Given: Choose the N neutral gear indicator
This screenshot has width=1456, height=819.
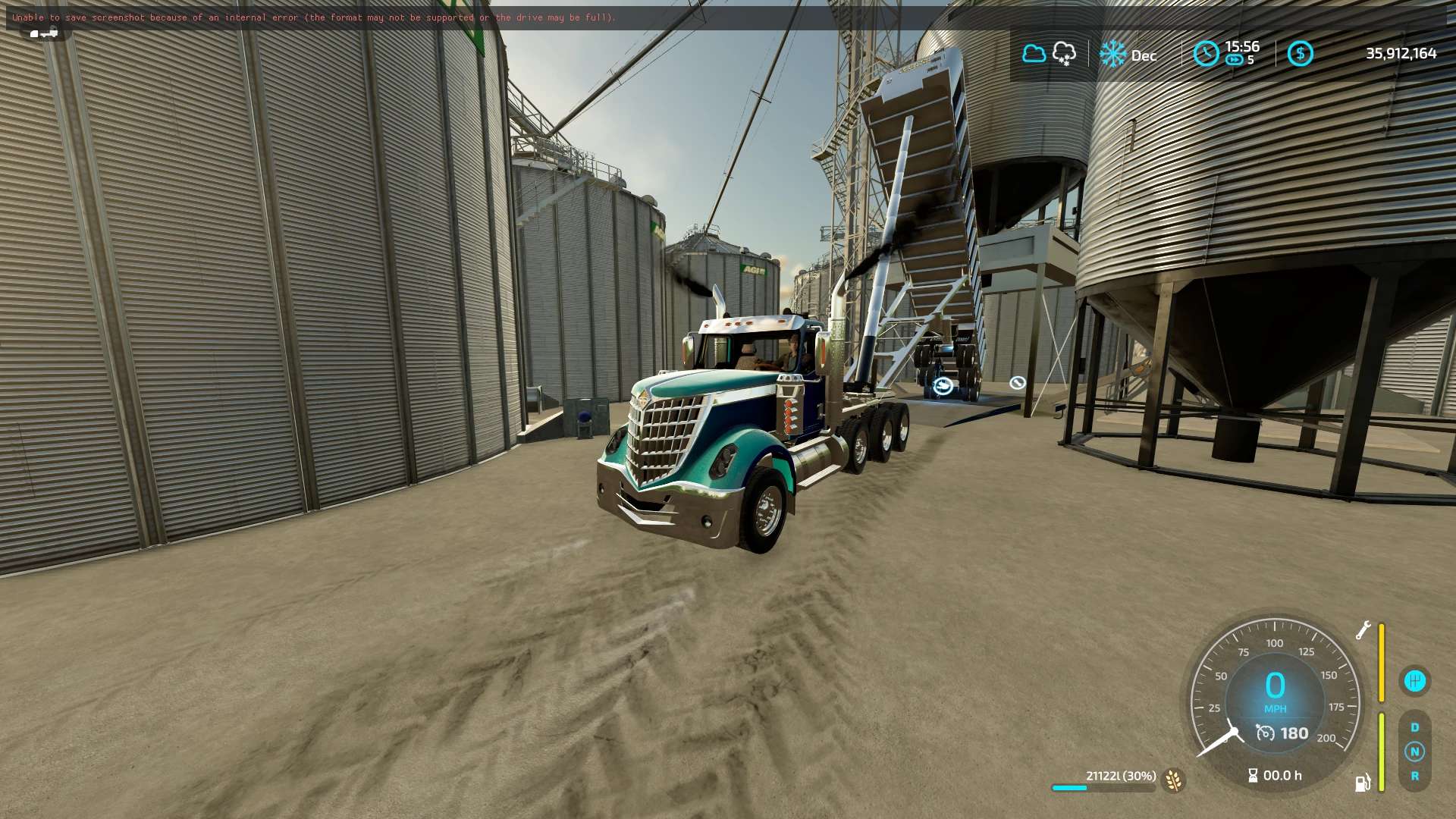Looking at the screenshot, I should (1414, 752).
